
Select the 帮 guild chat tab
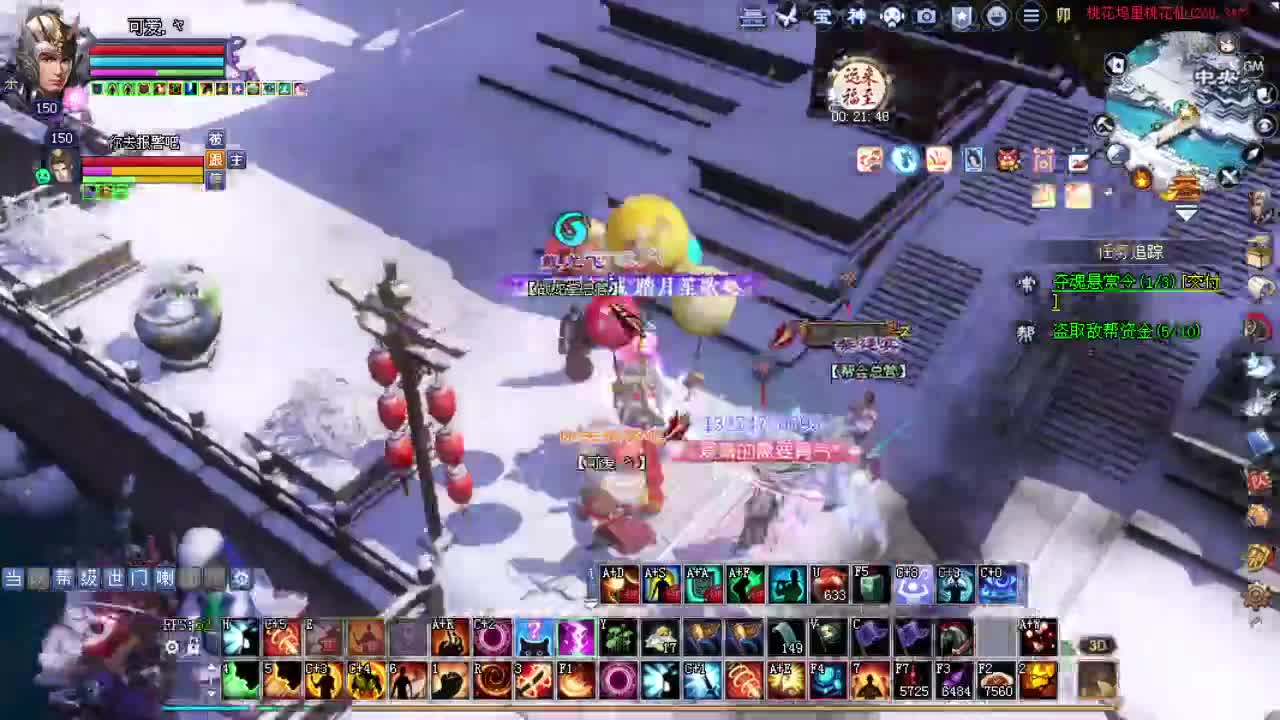click(x=64, y=578)
